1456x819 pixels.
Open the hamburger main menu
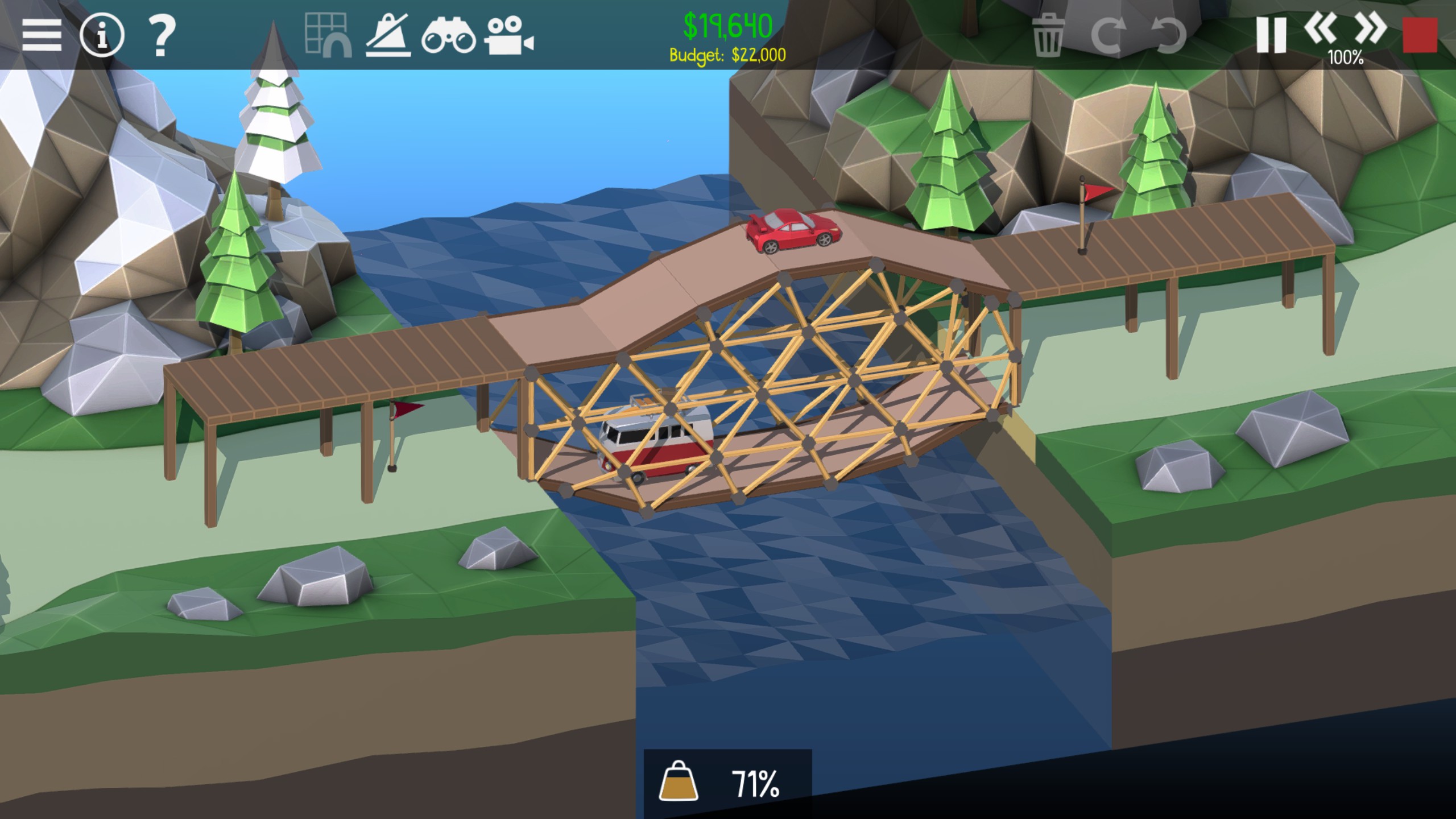42,35
